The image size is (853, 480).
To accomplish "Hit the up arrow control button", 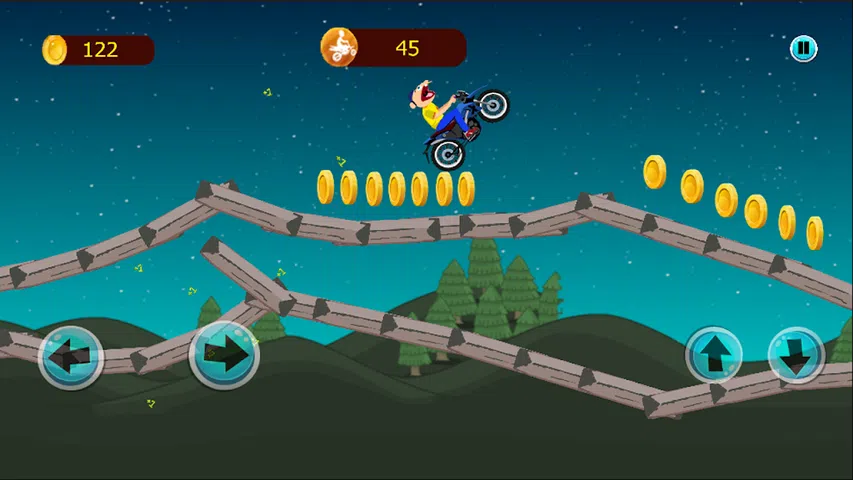I will click(x=714, y=356).
